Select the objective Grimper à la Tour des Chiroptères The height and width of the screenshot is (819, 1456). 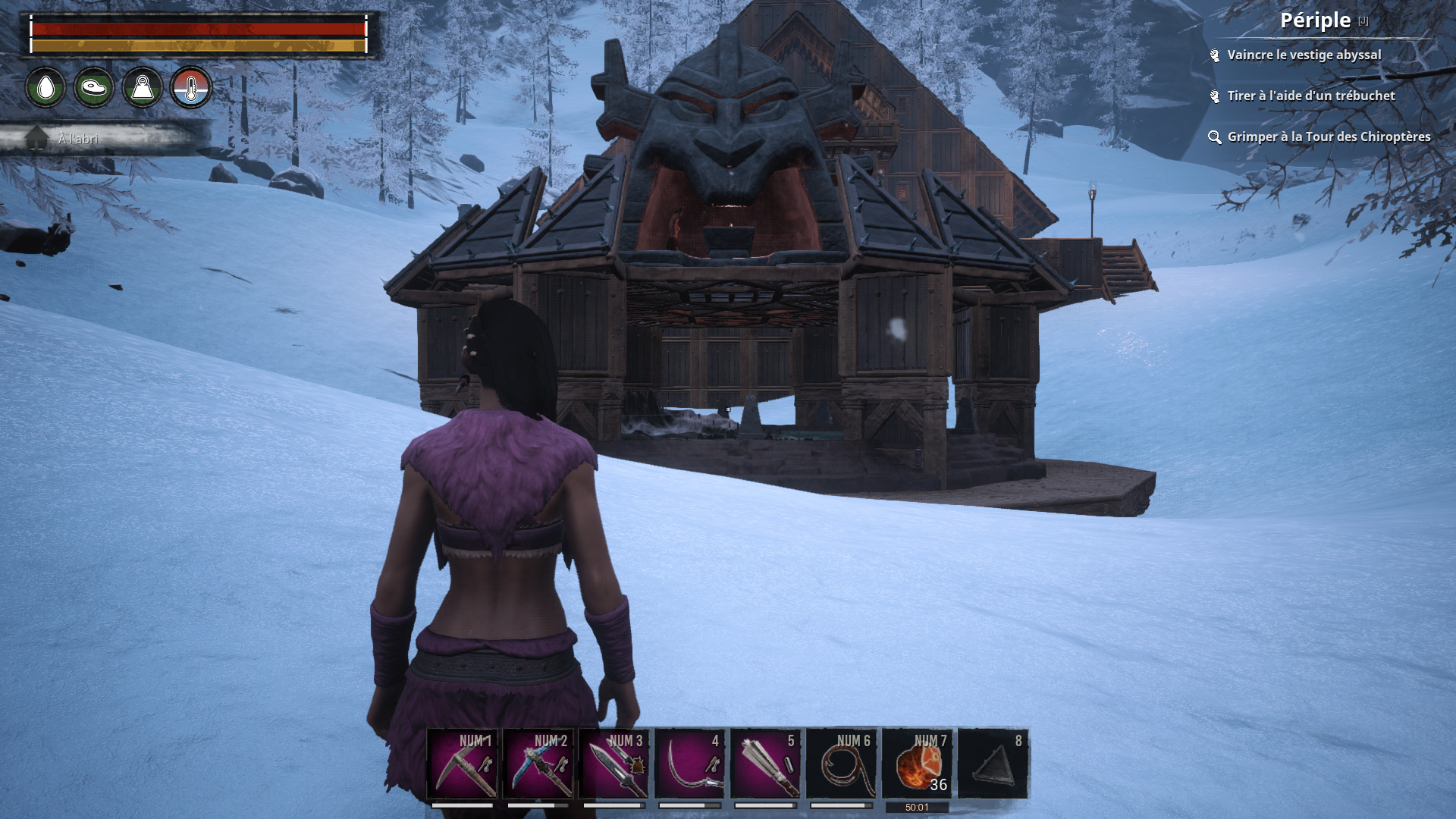1328,137
